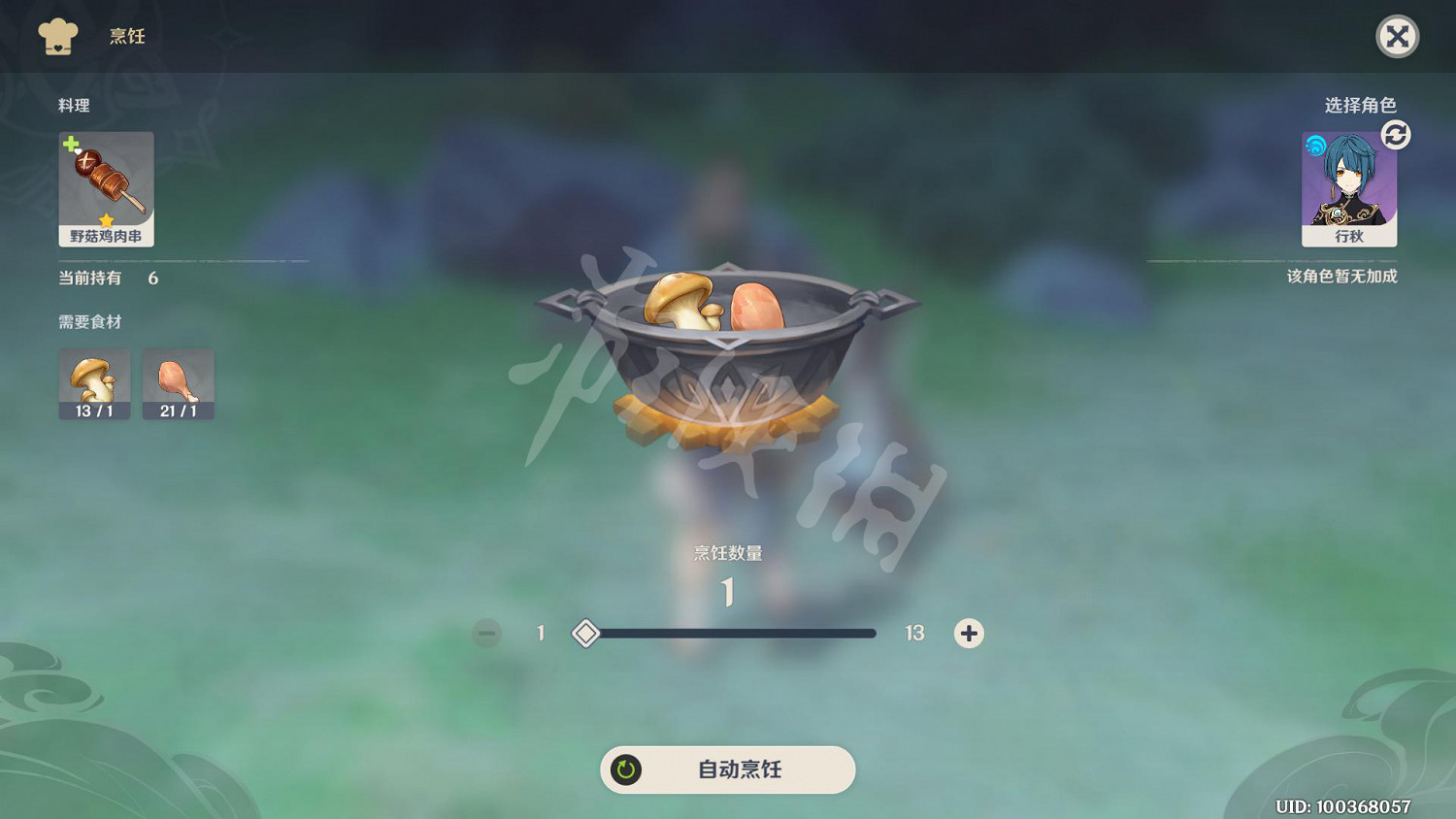
Task: Open the mushroom ingredient icon showing 13/1
Action: [x=94, y=383]
